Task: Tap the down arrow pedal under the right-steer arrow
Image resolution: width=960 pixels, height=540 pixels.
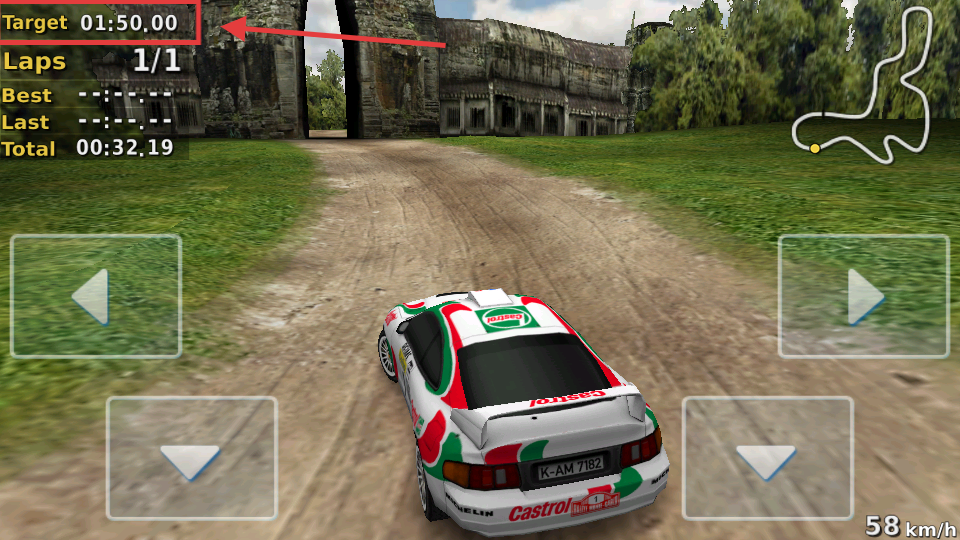Action: point(767,459)
